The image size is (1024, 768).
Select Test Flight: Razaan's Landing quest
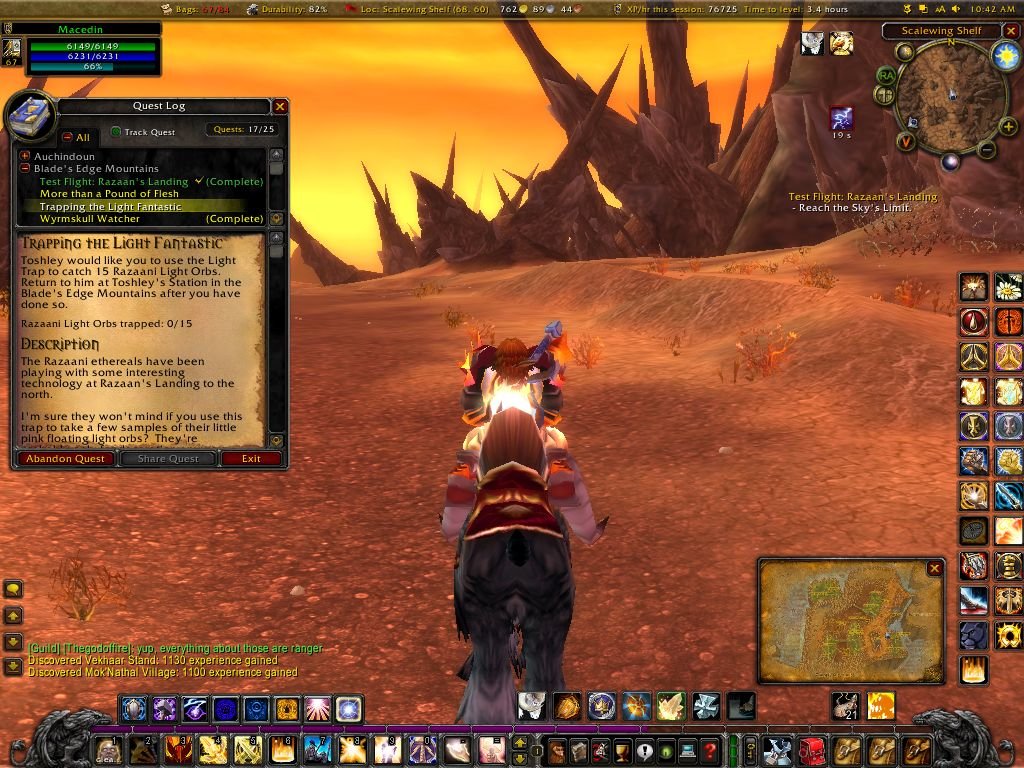pos(114,182)
